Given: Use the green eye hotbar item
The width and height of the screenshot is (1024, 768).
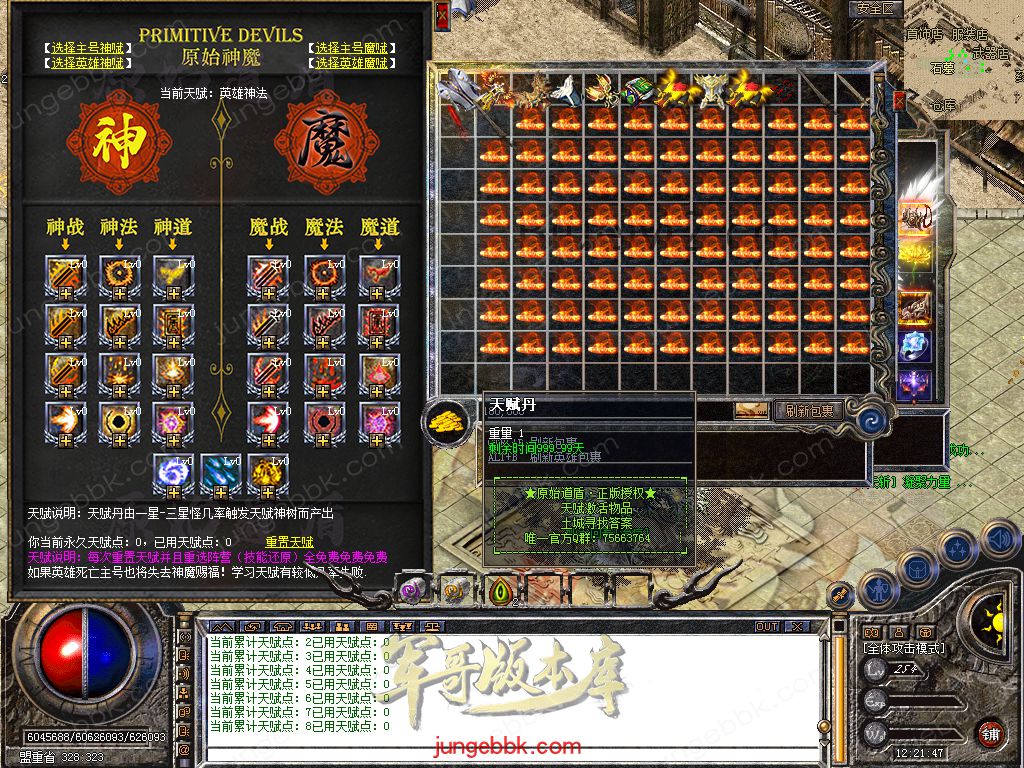Looking at the screenshot, I should pos(498,590).
